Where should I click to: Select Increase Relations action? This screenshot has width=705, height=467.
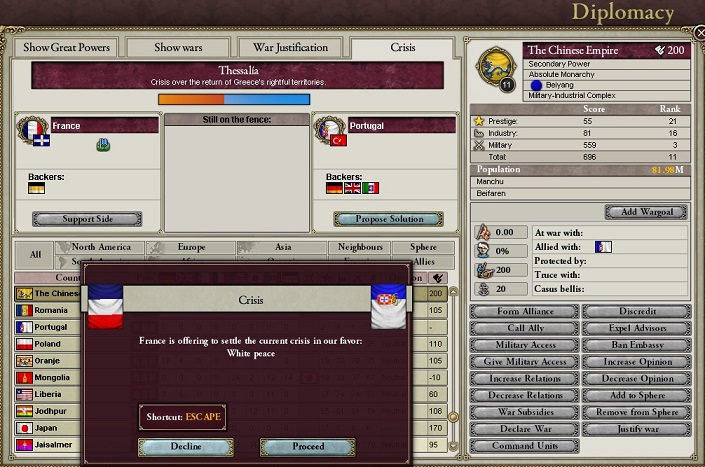tap(523, 379)
